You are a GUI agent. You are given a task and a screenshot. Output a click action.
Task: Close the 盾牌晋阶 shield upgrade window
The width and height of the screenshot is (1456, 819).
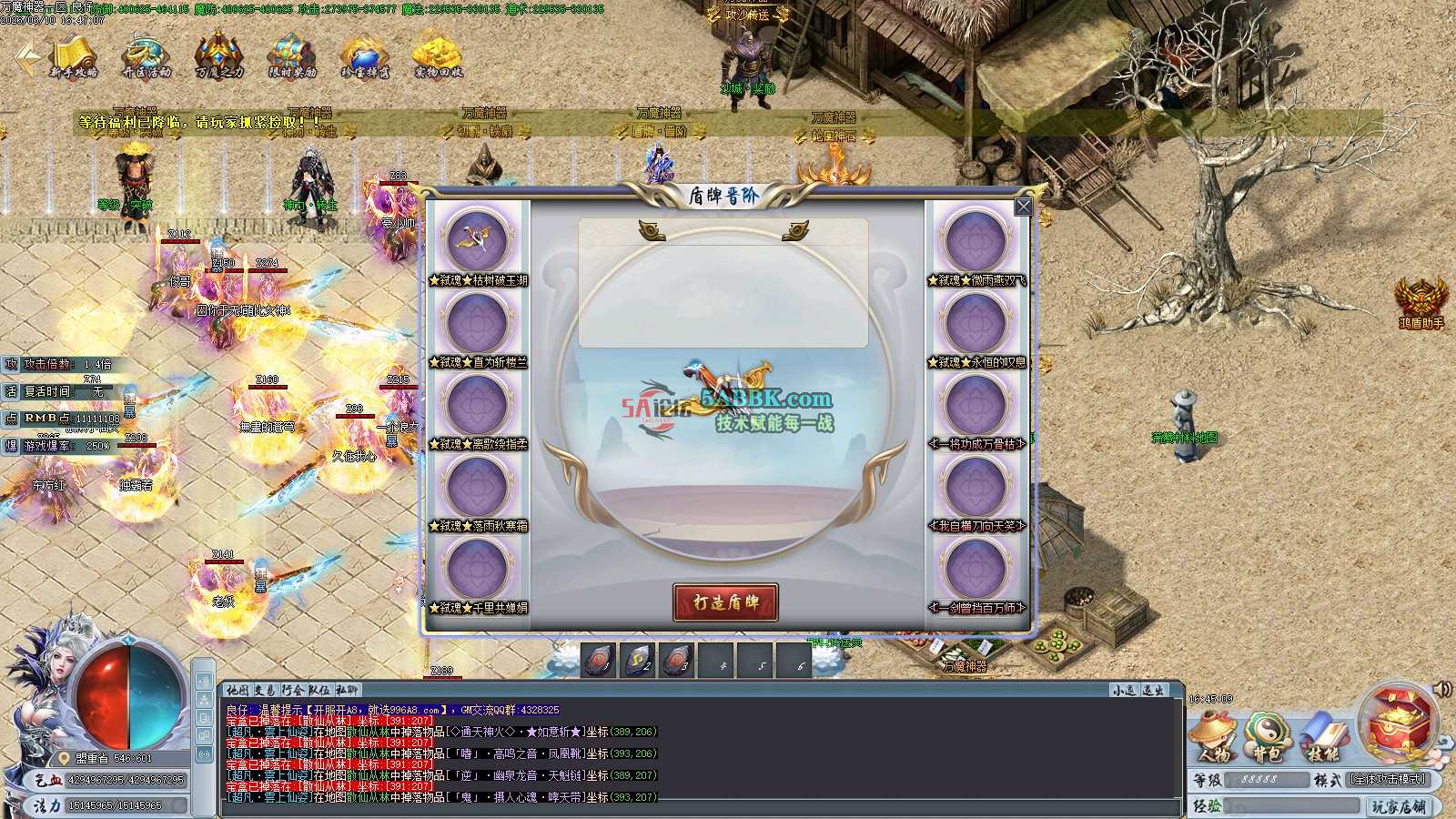[1024, 207]
